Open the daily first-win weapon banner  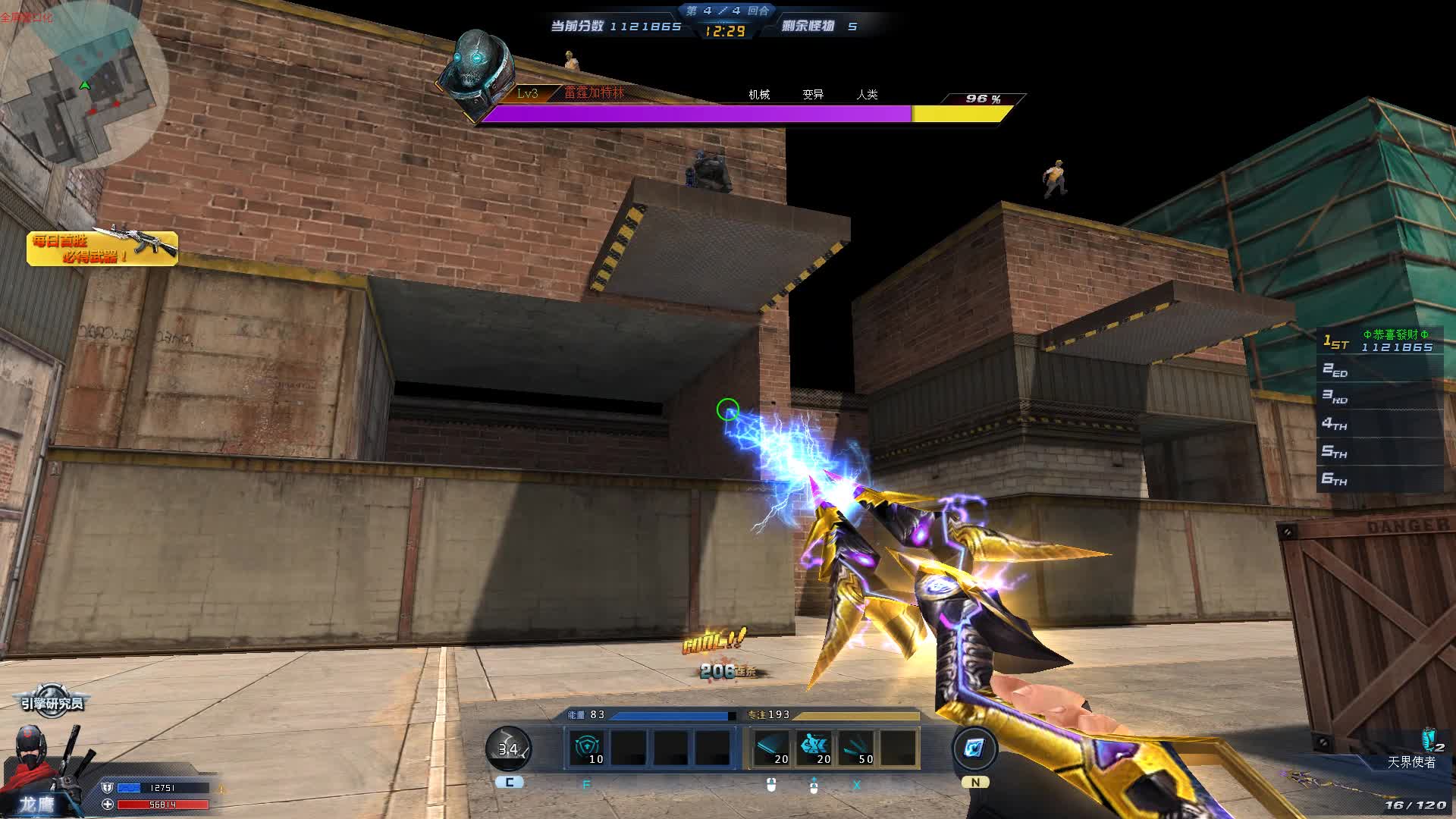(102, 248)
